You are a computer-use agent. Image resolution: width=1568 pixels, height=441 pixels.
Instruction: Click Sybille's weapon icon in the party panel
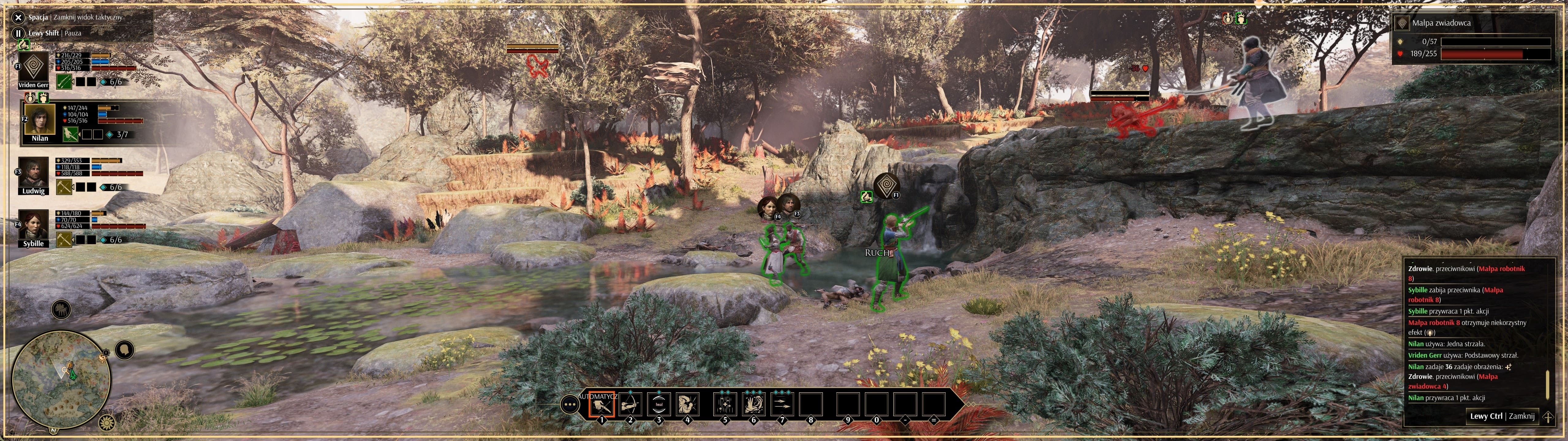tap(64, 240)
